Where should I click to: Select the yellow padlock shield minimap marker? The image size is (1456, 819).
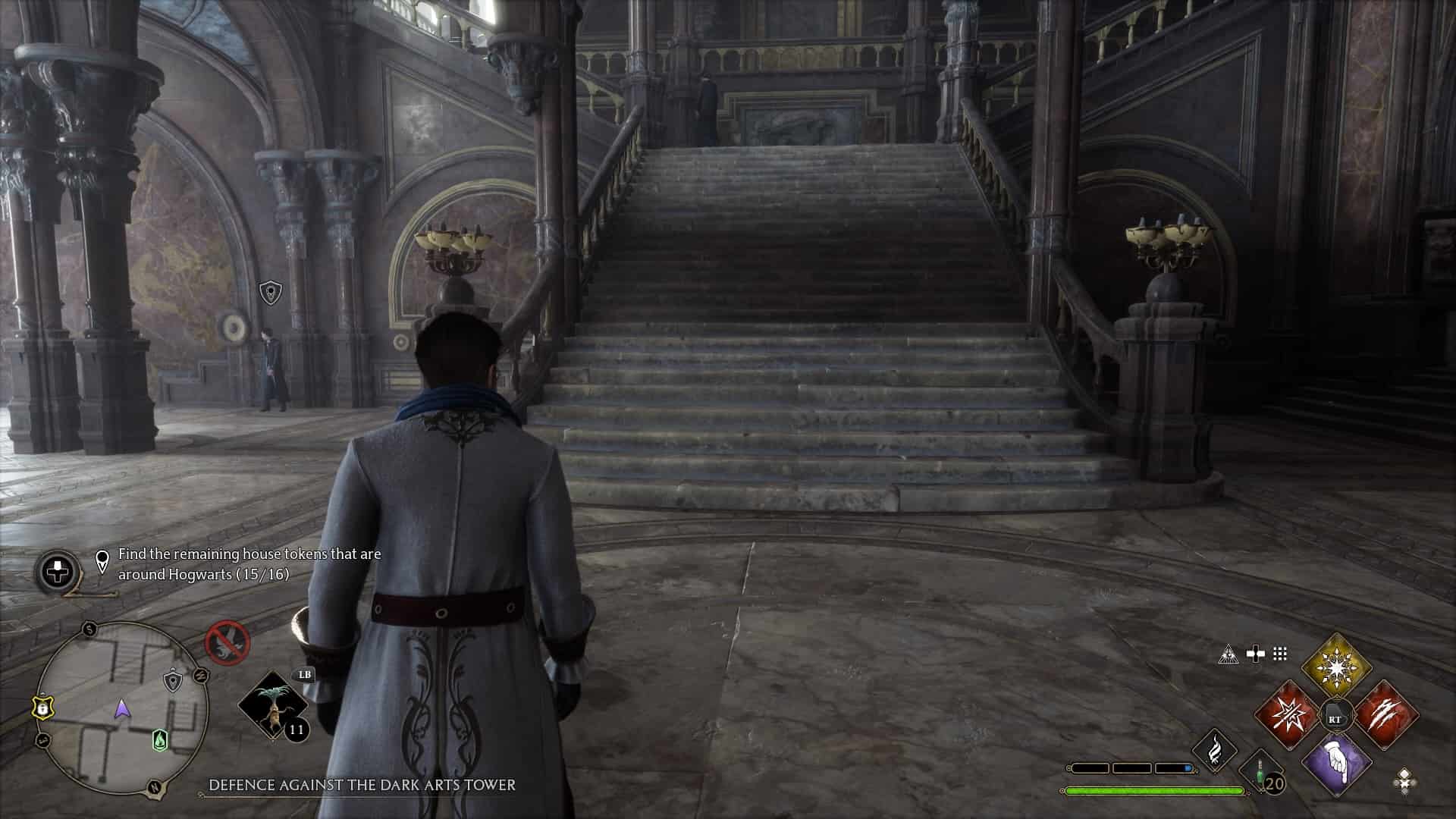point(42,708)
